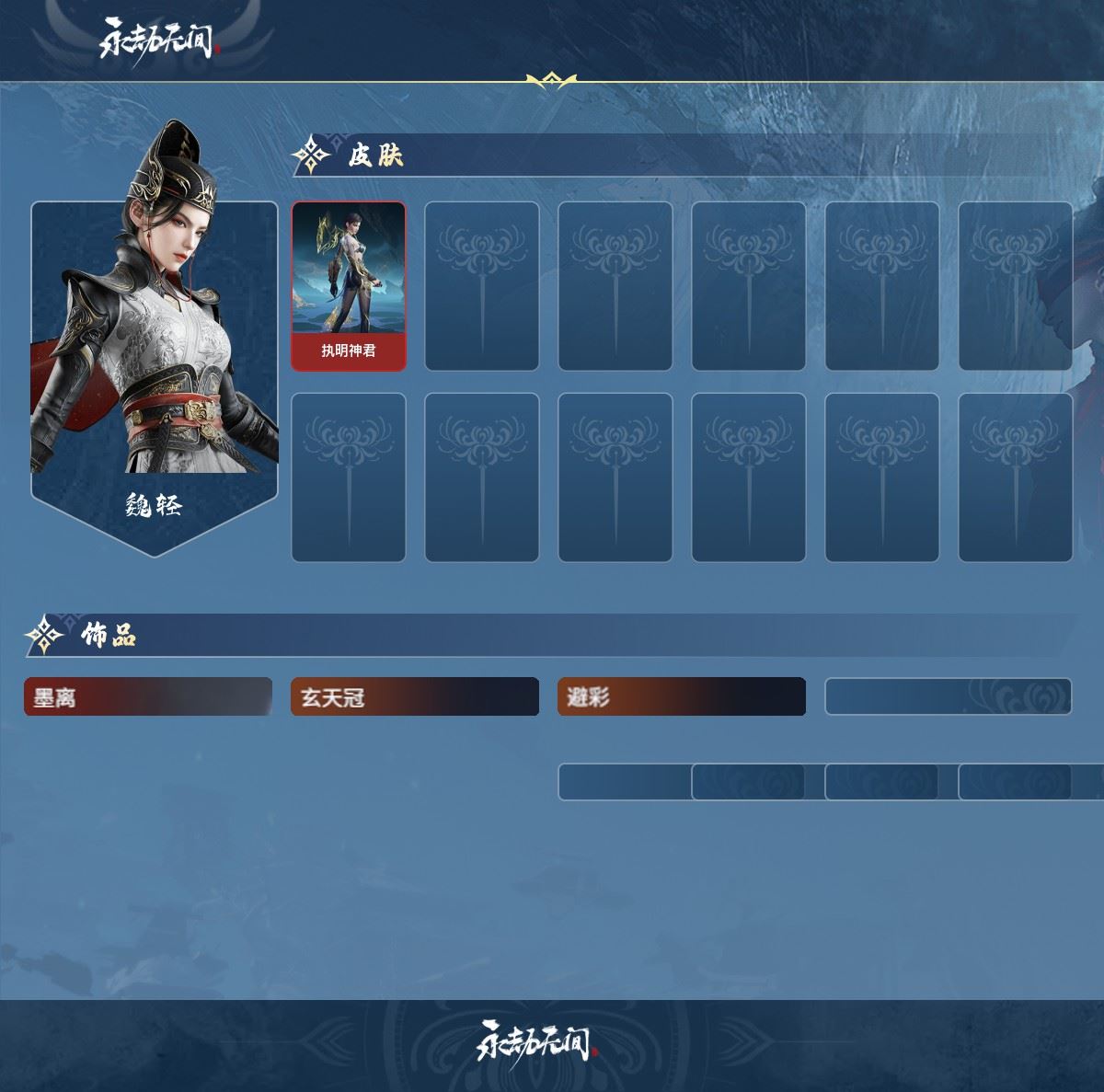The width and height of the screenshot is (1104, 1092).
Task: Open the 避彩 accessory entry
Action: coord(682,697)
